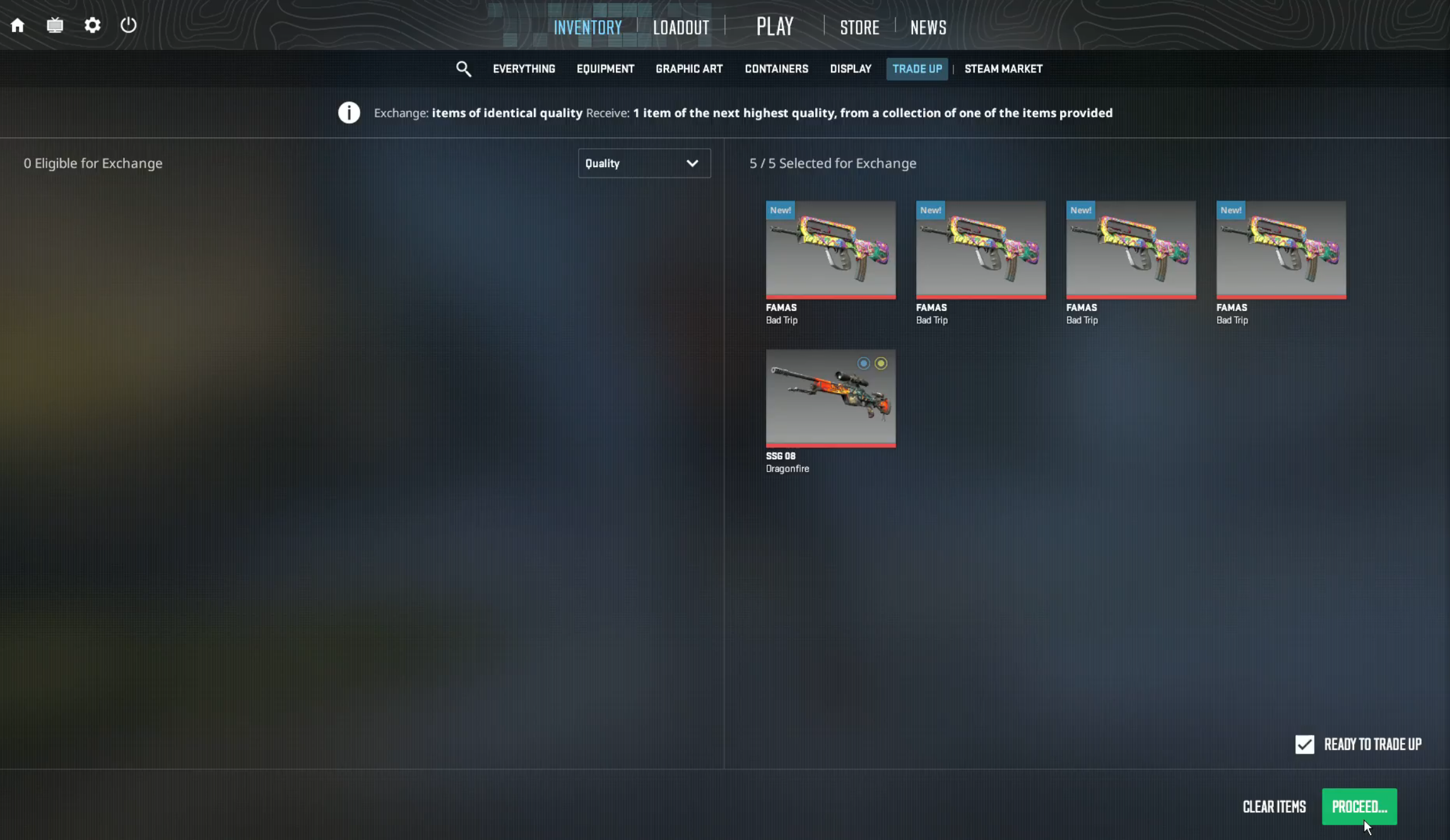Switch to the Display filter

click(849, 69)
